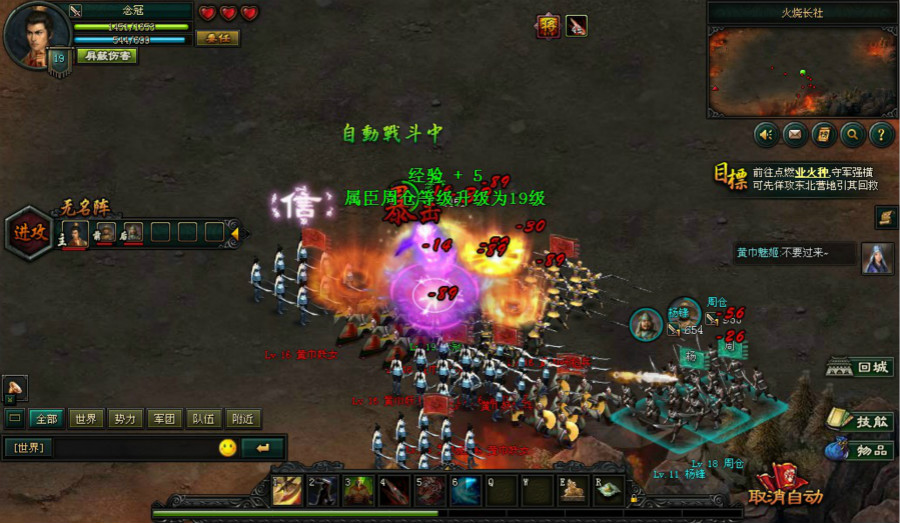Return to city with 回城 button
Viewport: 900px width, 523px height.
tap(860, 367)
